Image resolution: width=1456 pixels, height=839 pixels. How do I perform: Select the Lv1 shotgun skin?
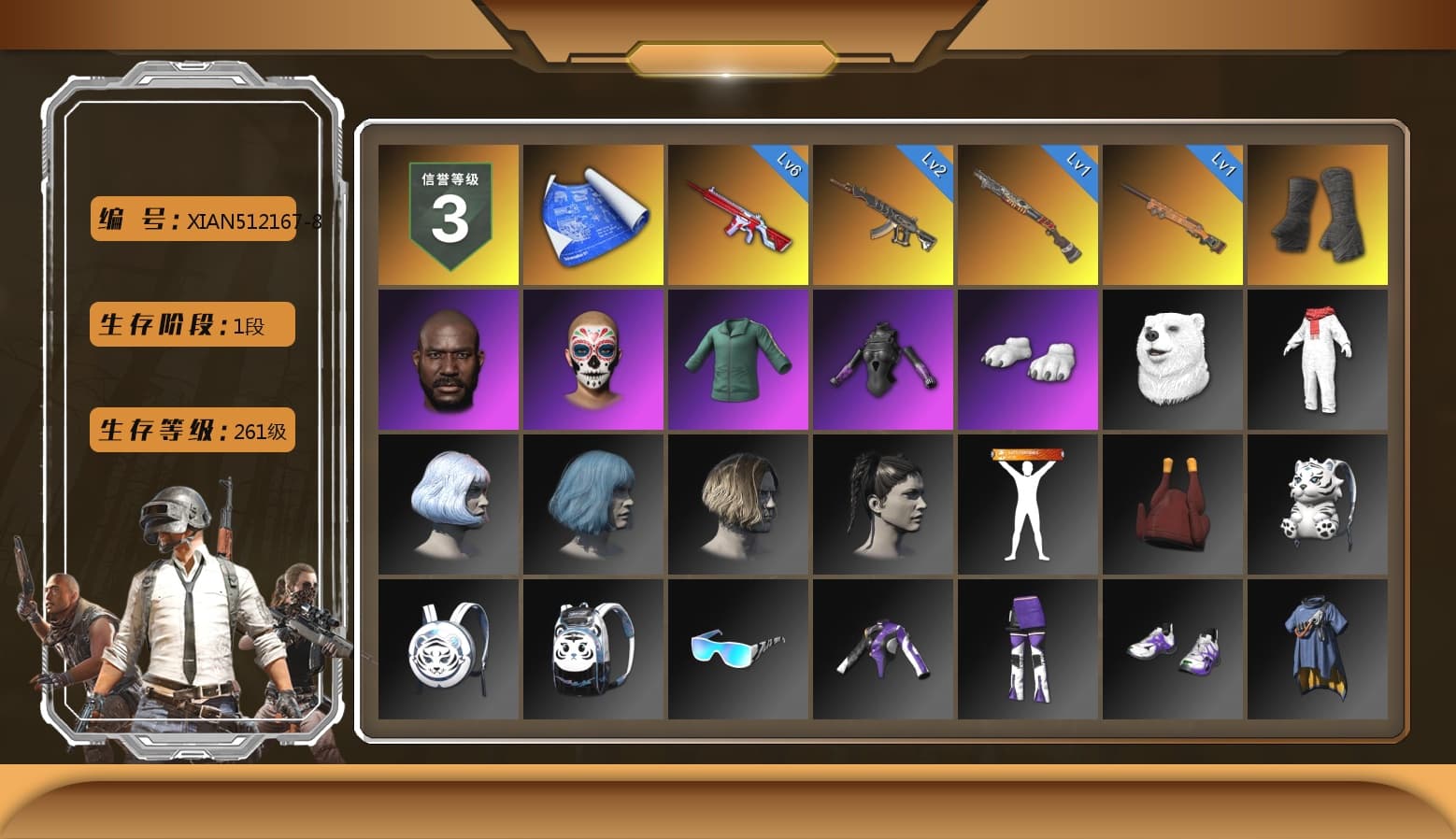(1028, 213)
